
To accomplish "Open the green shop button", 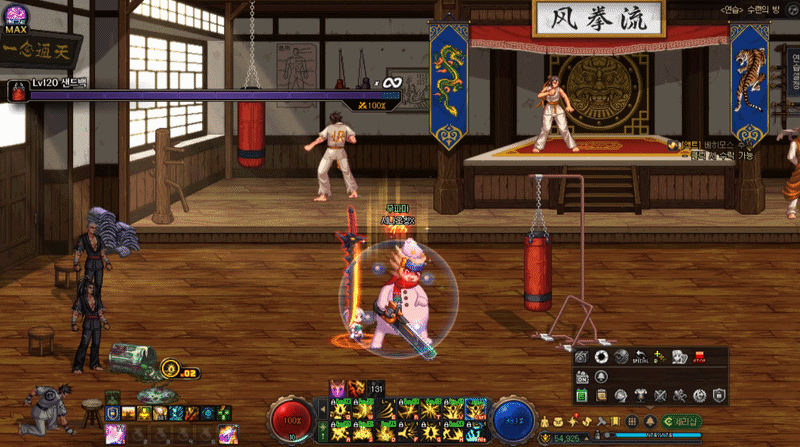I will [x=683, y=422].
